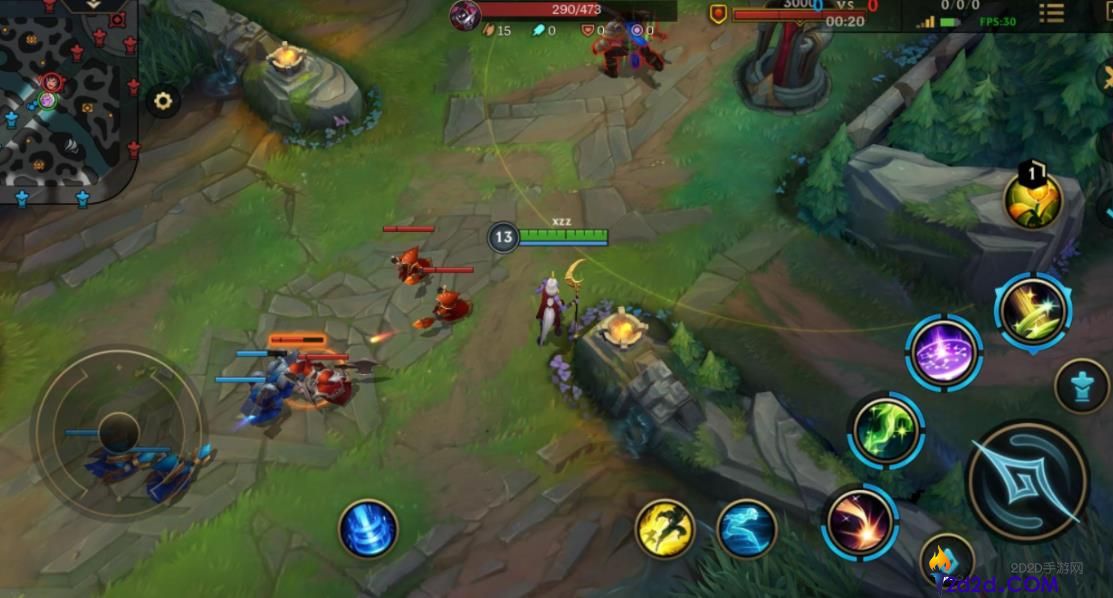Image resolution: width=1113 pixels, height=598 pixels.
Task: Tap the large basic attack button
Action: coord(1028,481)
